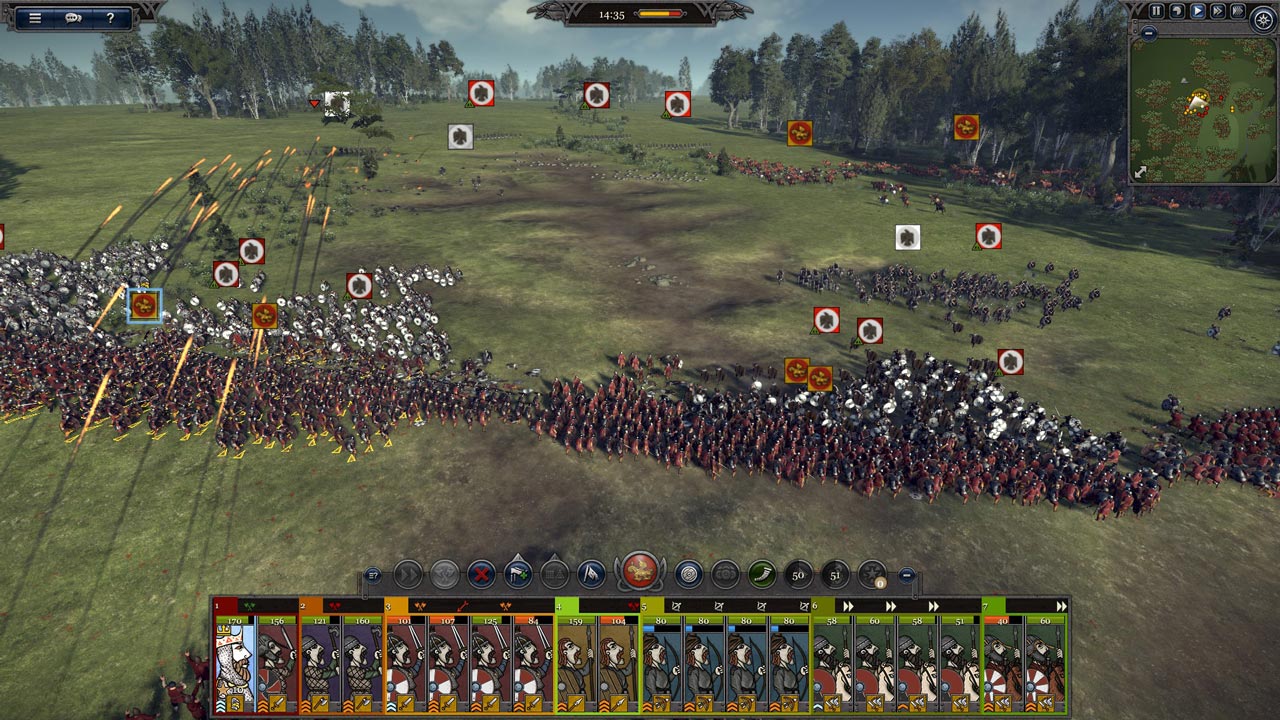Resume normal speed with the play button
The width and height of the screenshot is (1280, 720).
tap(1197, 10)
